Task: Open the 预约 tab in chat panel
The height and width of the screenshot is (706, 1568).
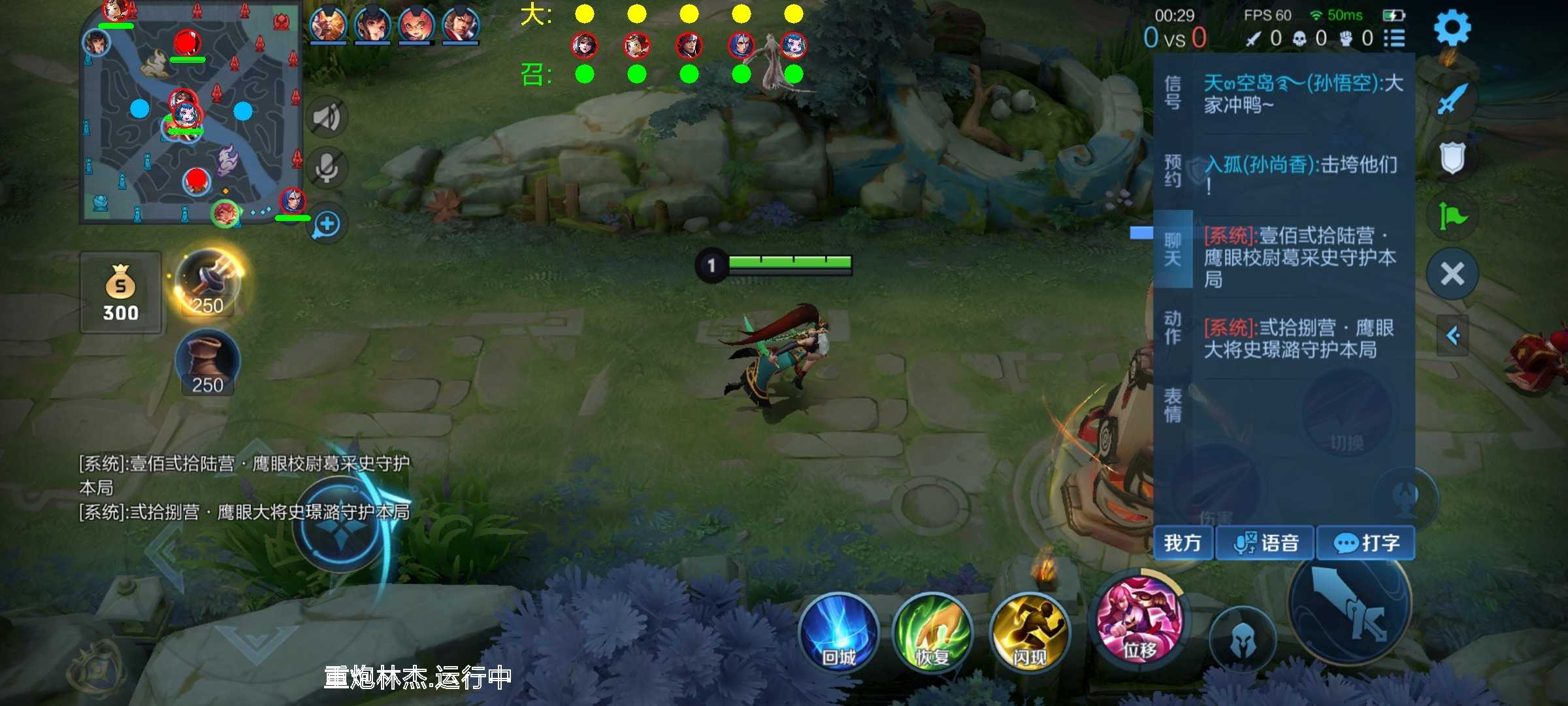Action: tap(1173, 171)
